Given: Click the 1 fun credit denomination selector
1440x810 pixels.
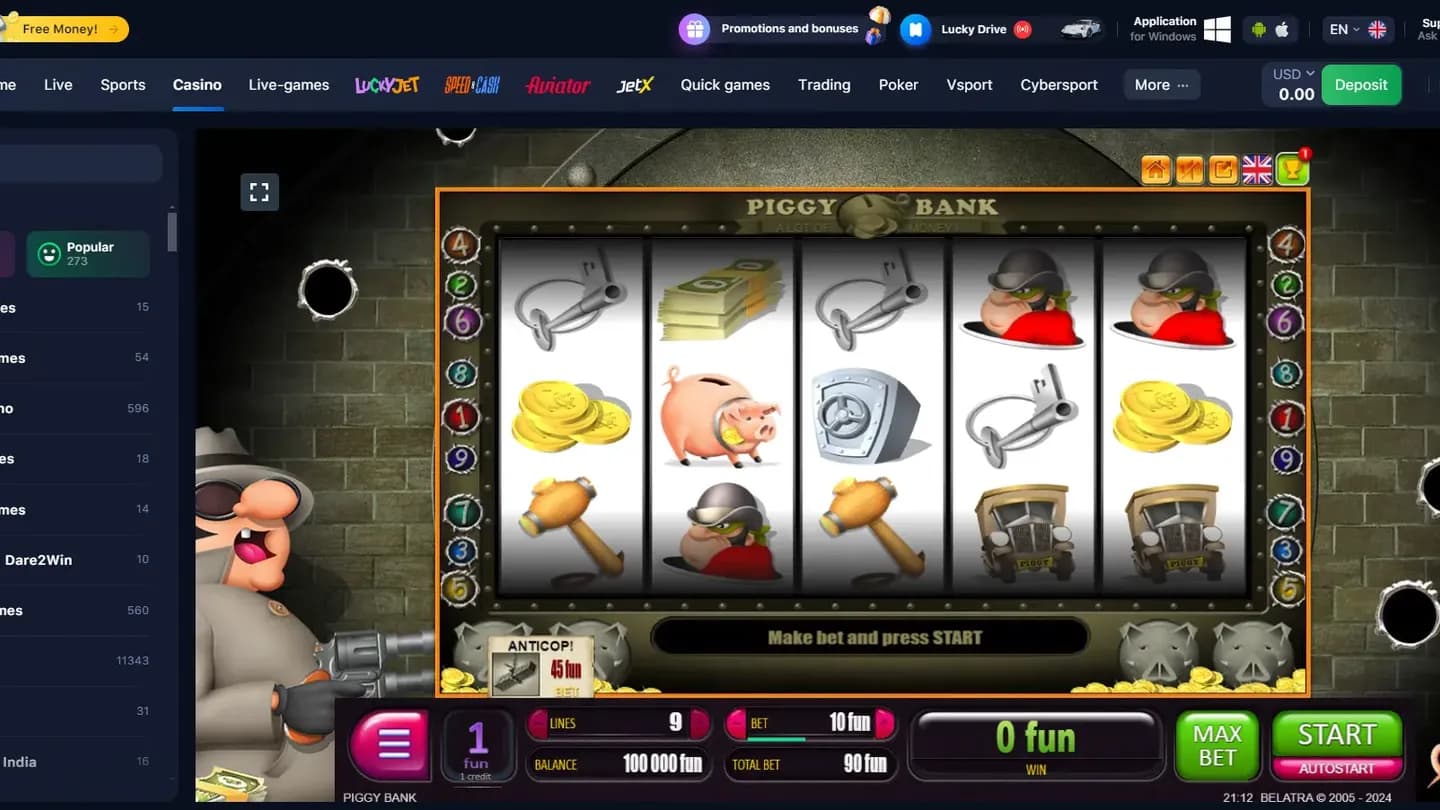Looking at the screenshot, I should click(x=477, y=745).
